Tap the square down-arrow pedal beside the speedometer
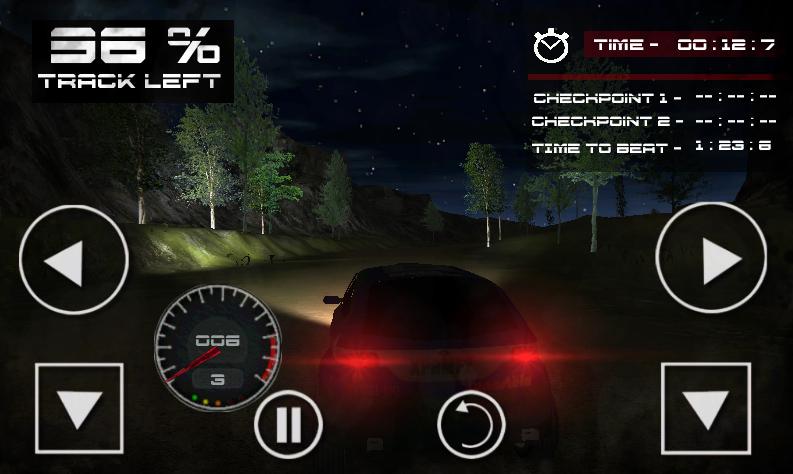The height and width of the screenshot is (474, 793). (x=79, y=408)
